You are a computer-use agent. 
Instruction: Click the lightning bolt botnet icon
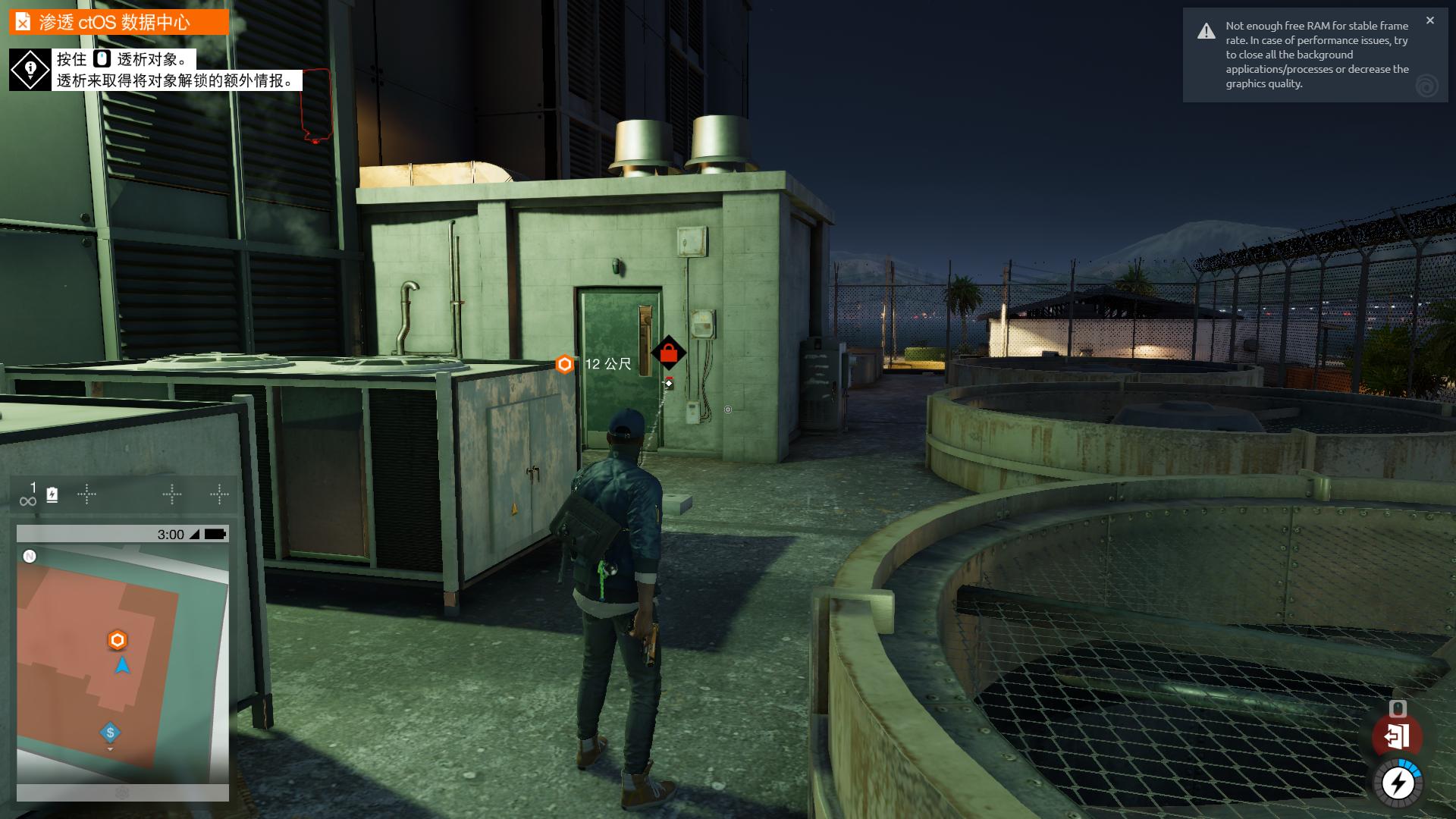click(x=1398, y=783)
